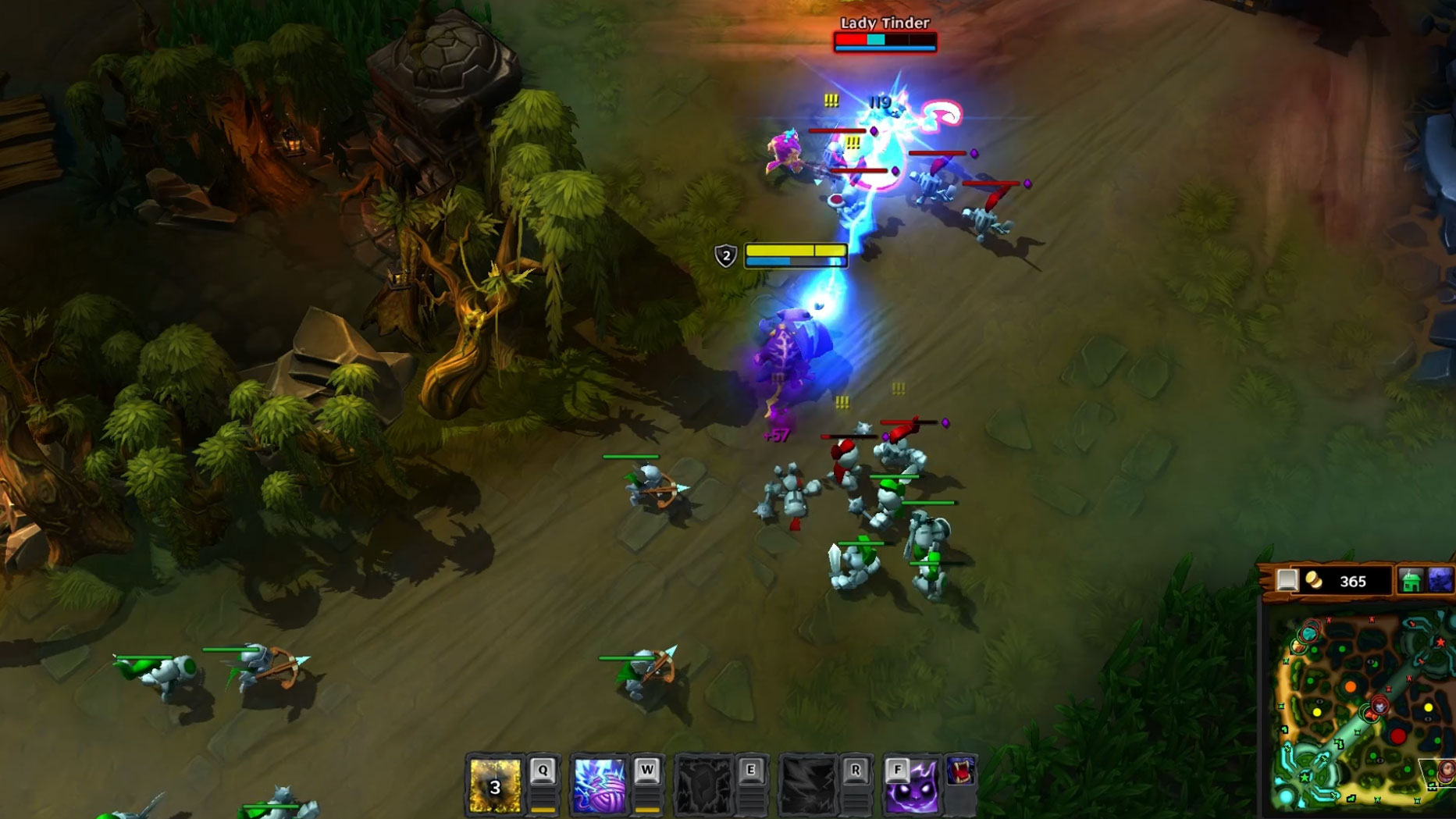Click the red star enemy base on minimap

click(1440, 642)
